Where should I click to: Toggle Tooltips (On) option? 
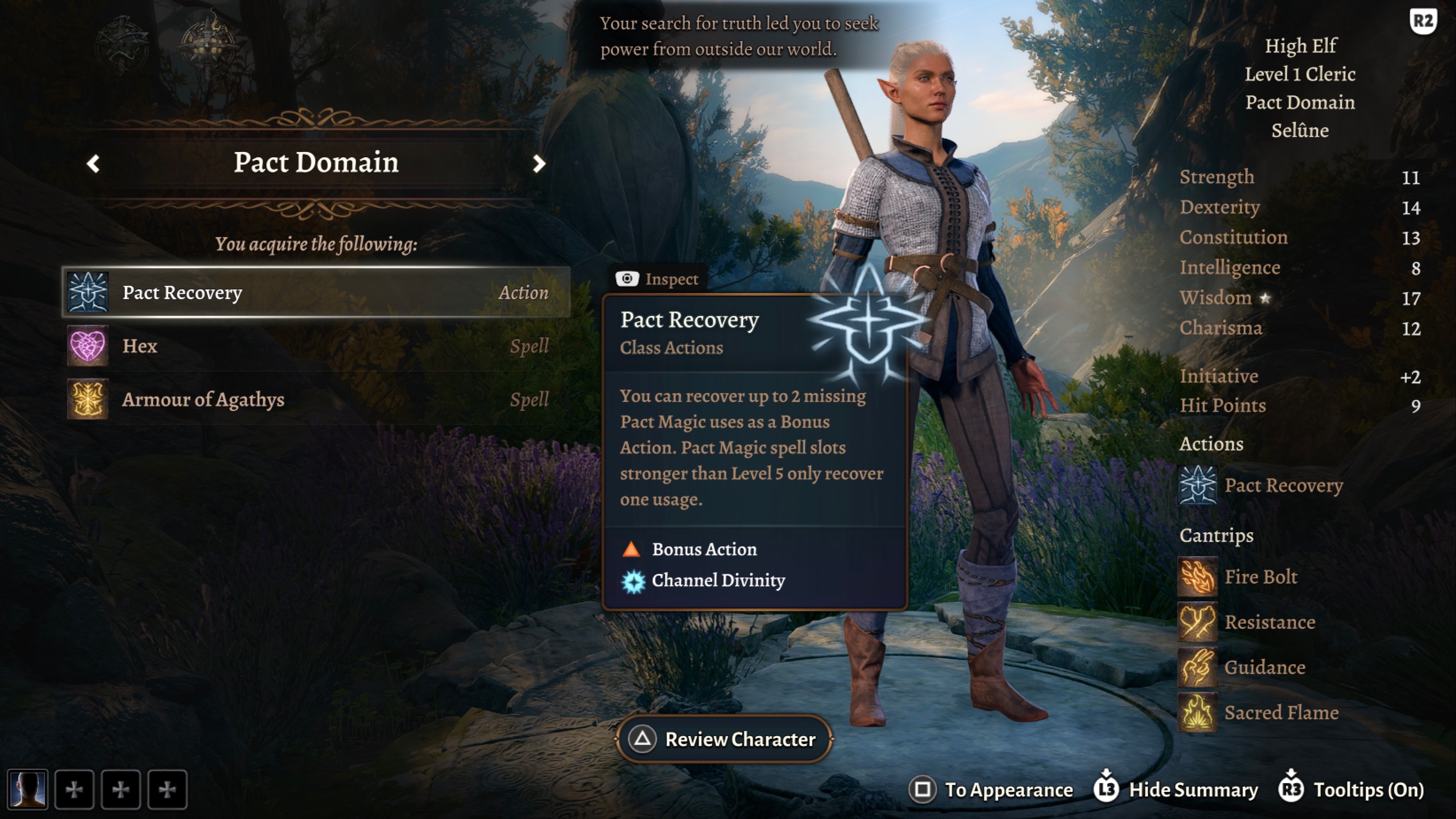click(x=1351, y=790)
